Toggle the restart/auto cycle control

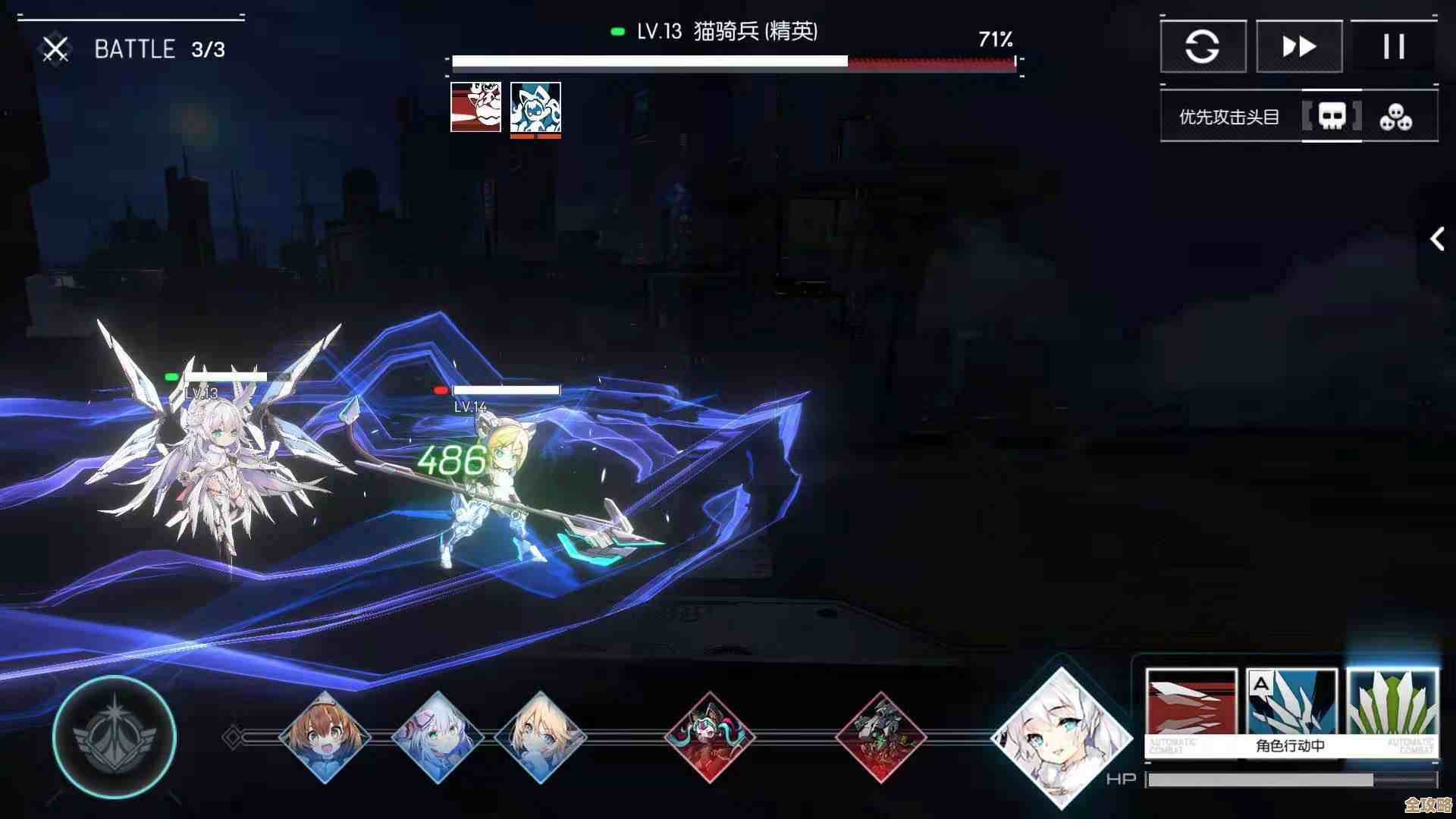[x=1203, y=46]
